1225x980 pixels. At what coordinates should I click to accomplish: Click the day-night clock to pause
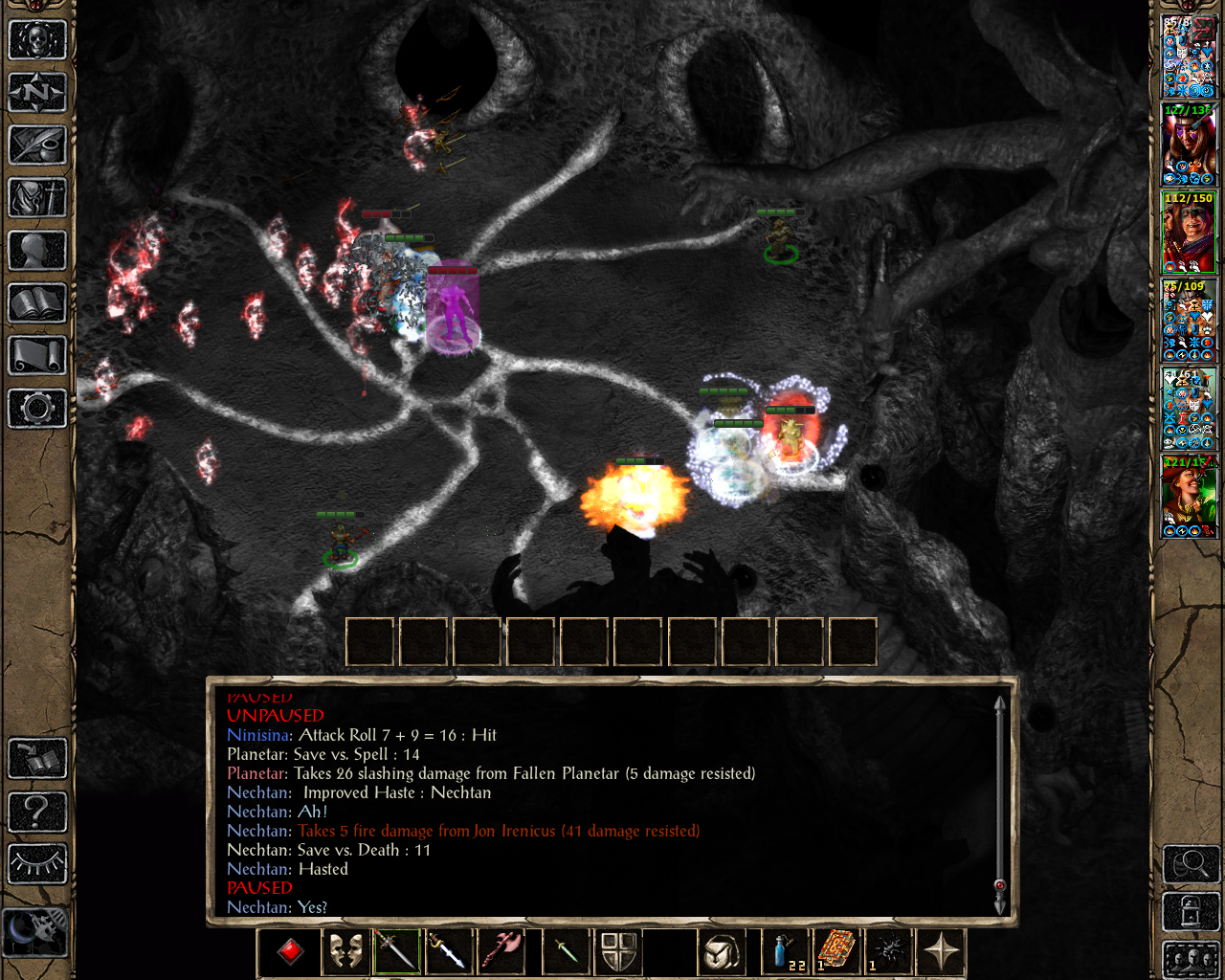click(x=35, y=930)
